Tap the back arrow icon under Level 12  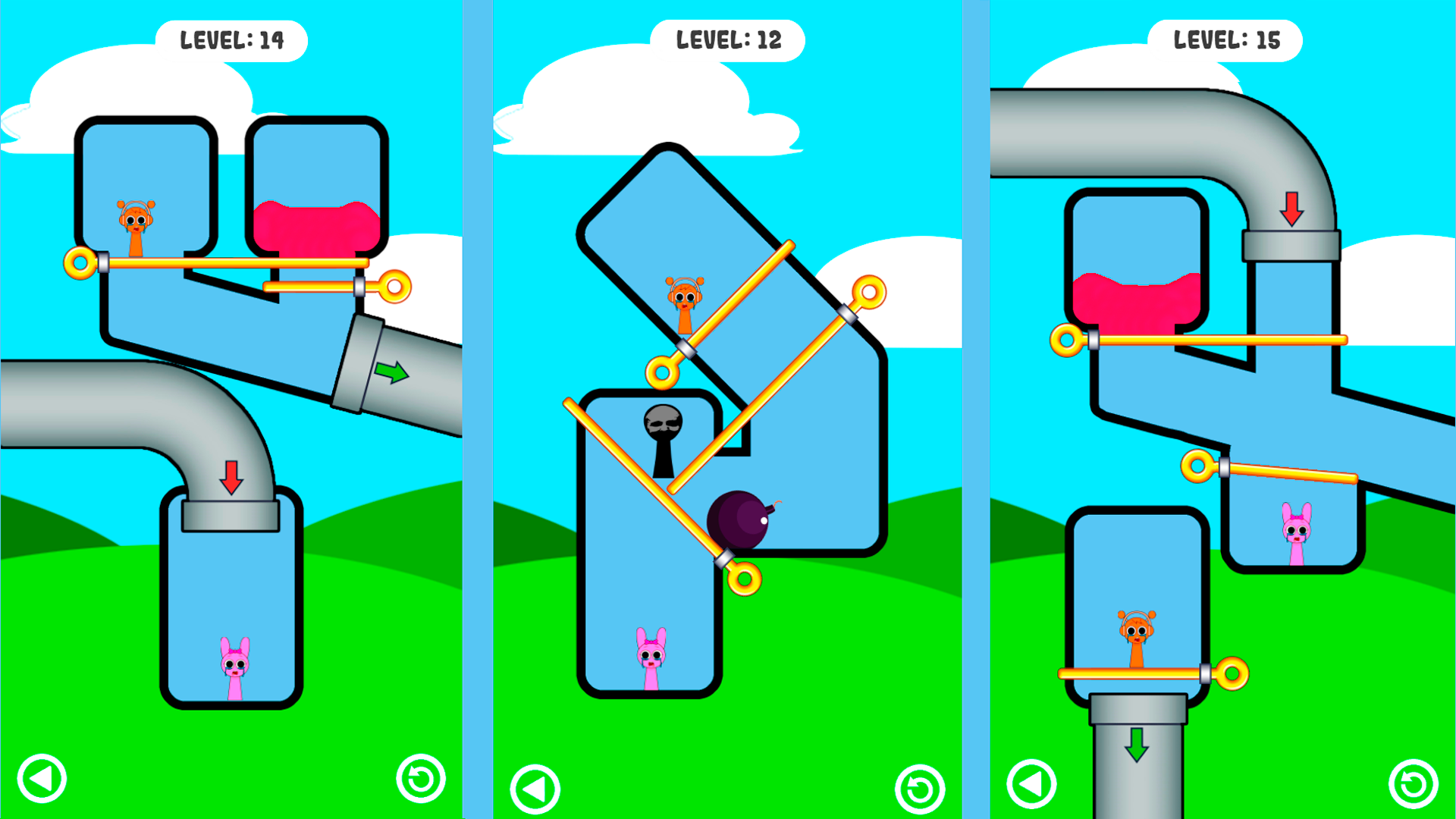tap(536, 786)
